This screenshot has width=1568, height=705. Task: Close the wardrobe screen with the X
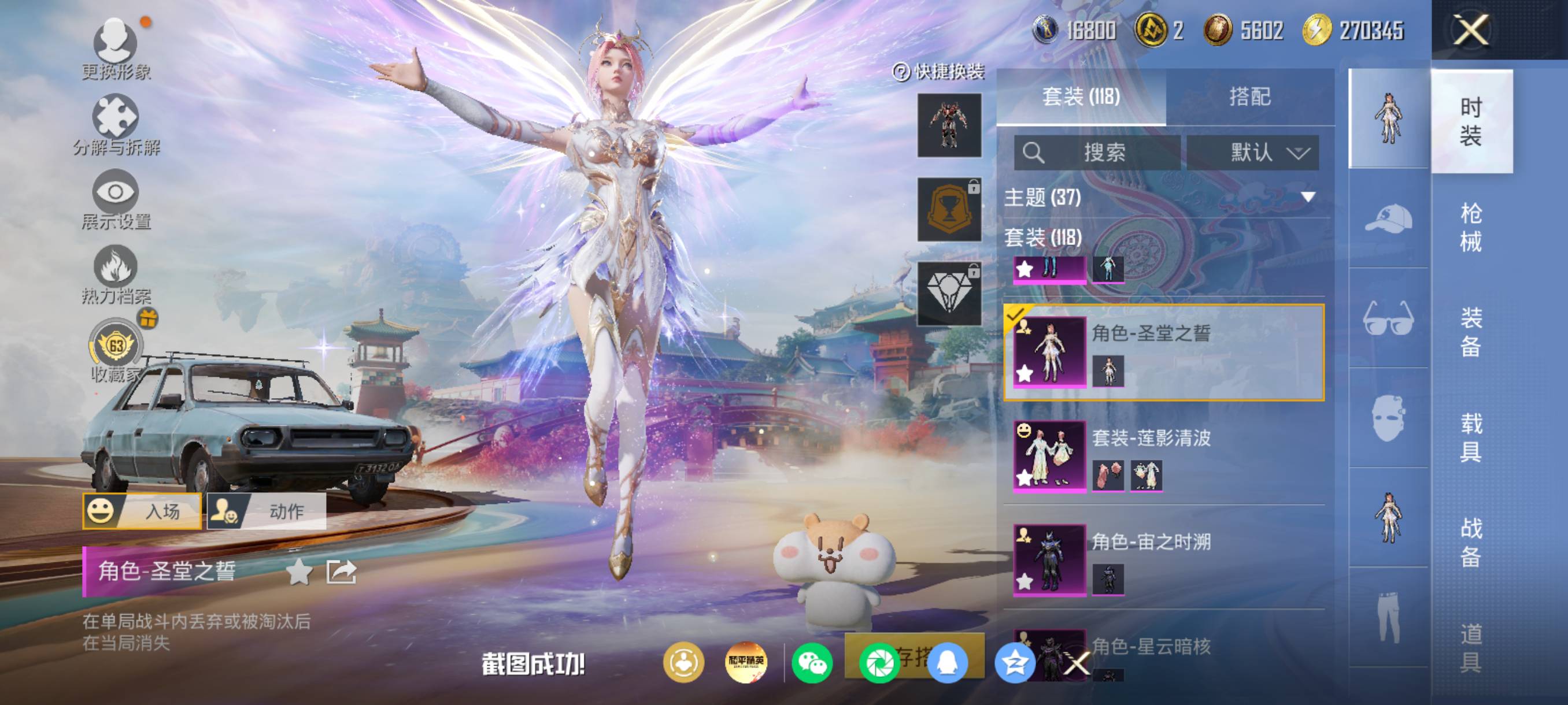pyautogui.click(x=1471, y=30)
